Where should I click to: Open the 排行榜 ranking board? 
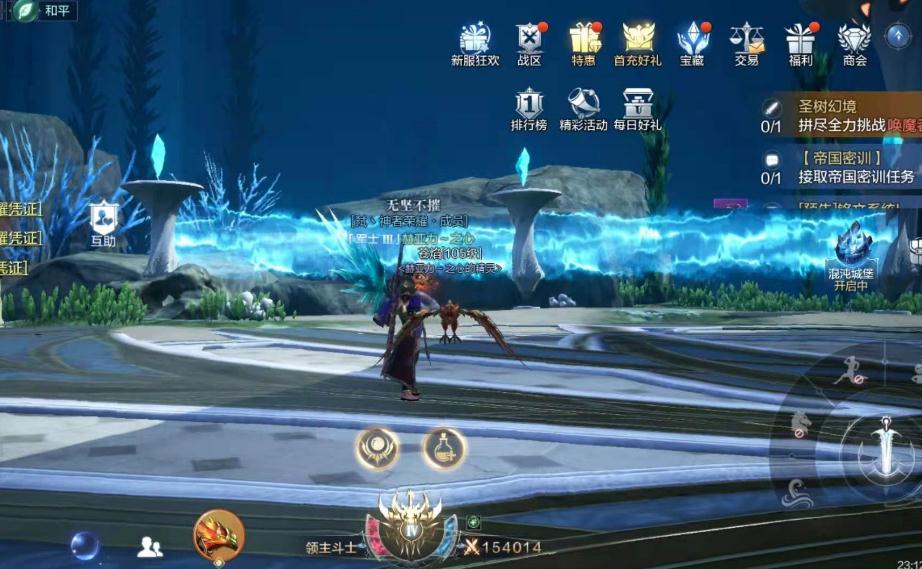click(529, 106)
